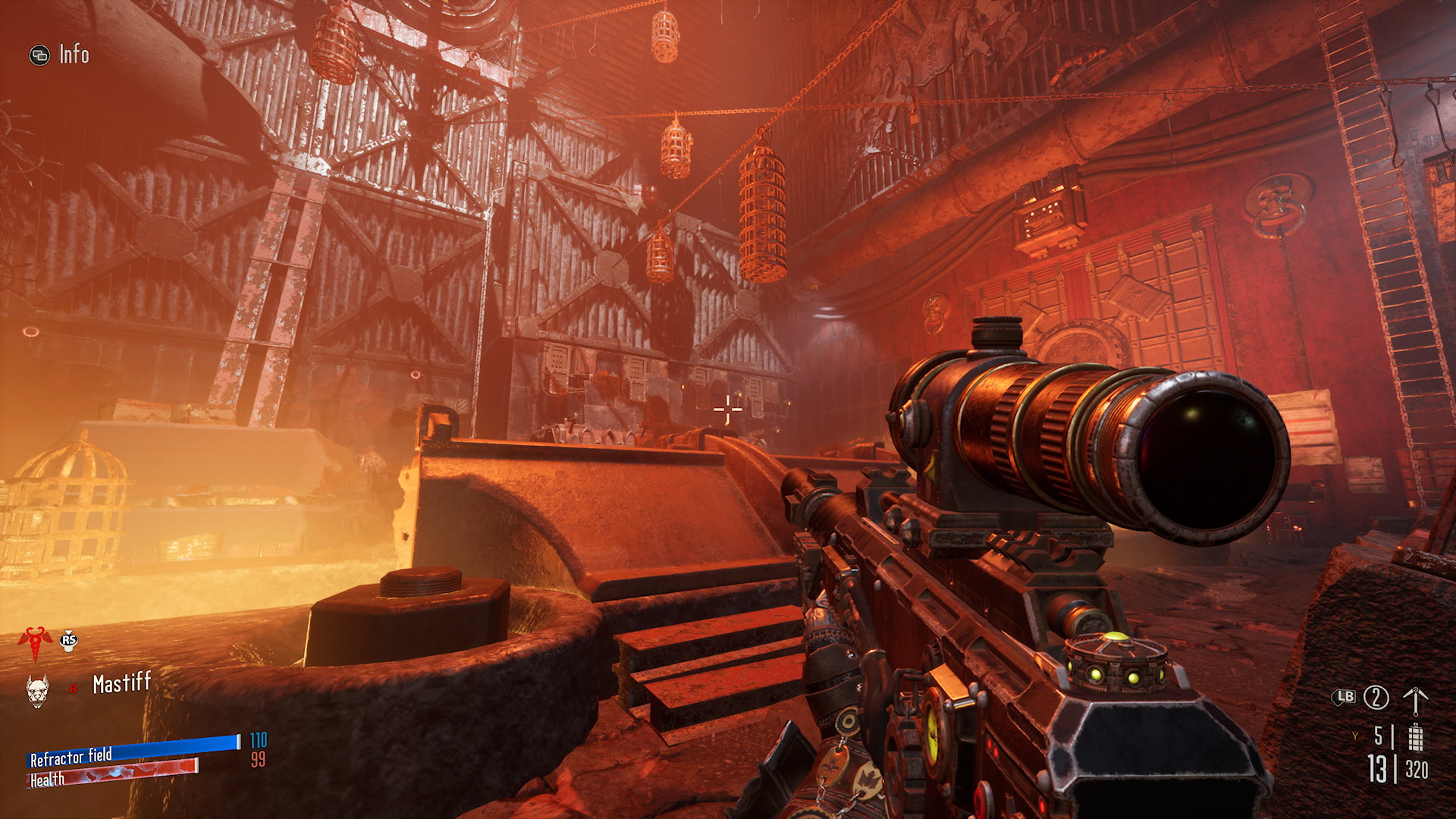Select the grenade icon
1456x819 pixels.
click(x=1415, y=737)
